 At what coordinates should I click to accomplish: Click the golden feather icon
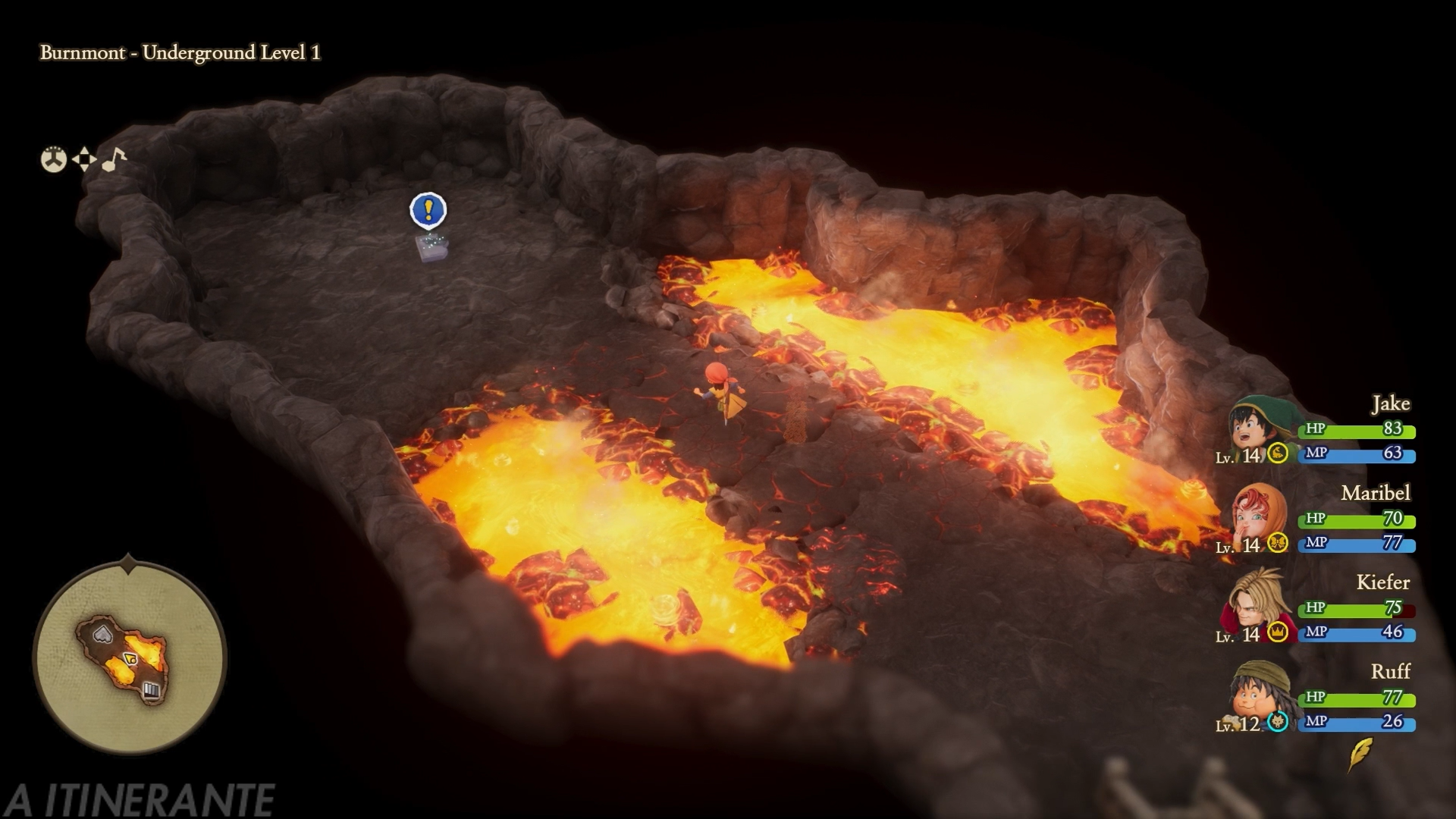1361,753
